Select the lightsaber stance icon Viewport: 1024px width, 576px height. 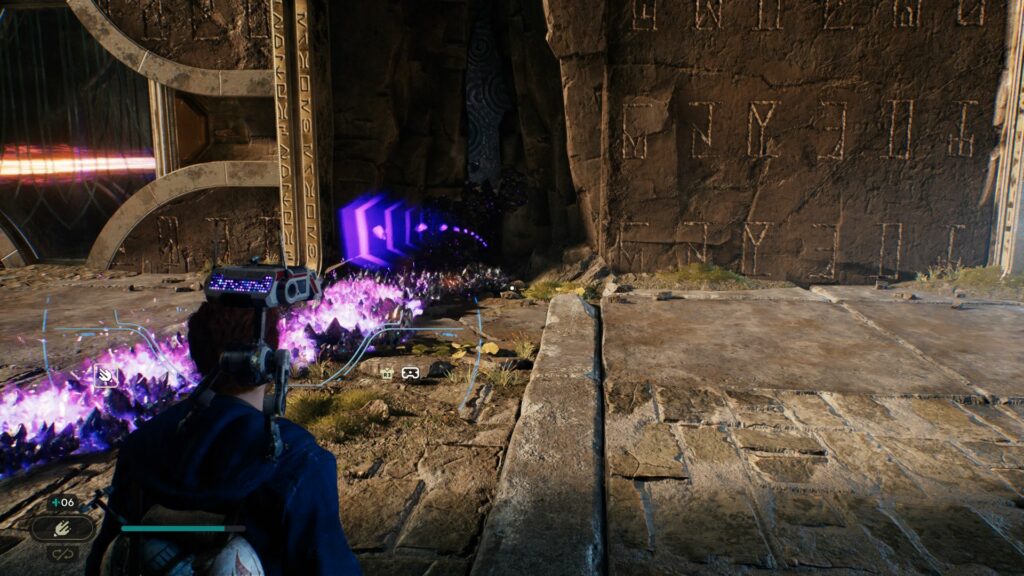(62, 527)
